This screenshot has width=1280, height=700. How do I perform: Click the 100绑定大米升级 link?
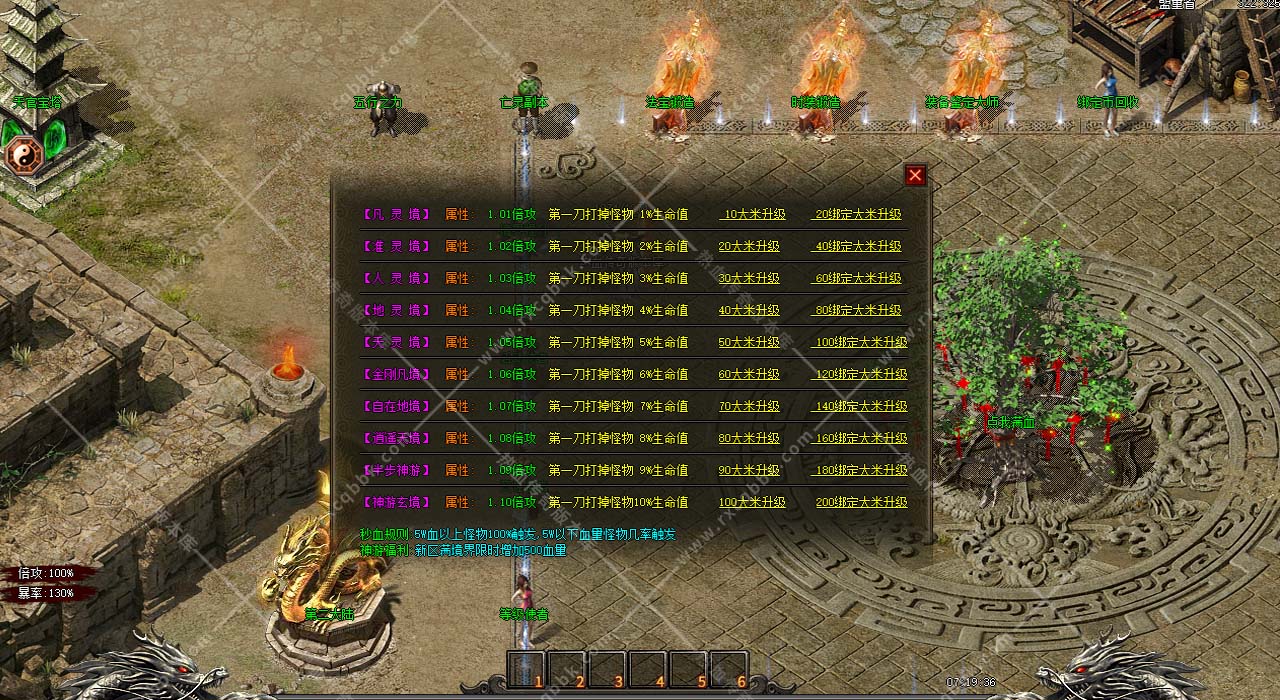tap(860, 342)
